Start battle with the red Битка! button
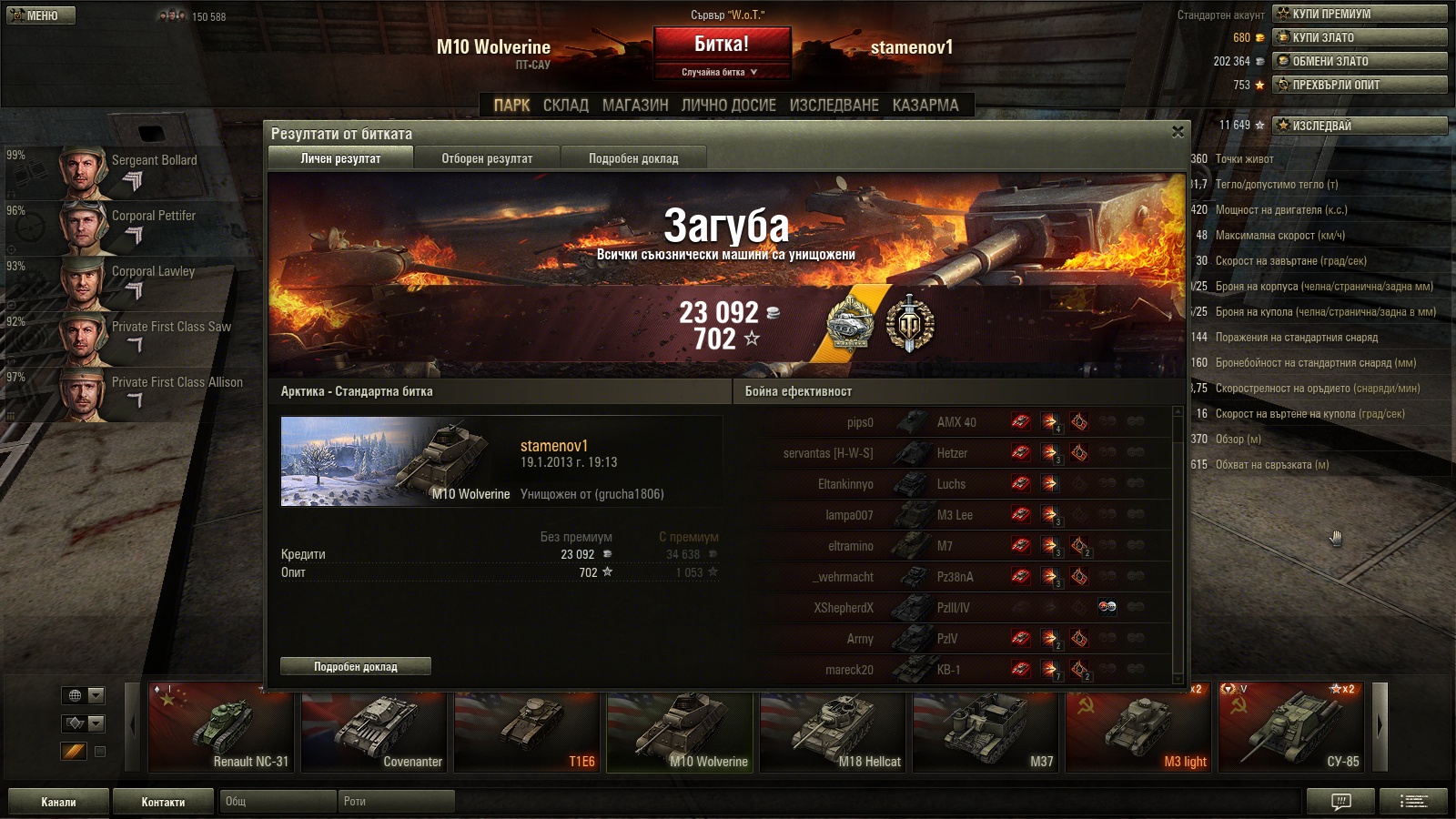Viewport: 1456px width, 819px height. click(722, 45)
